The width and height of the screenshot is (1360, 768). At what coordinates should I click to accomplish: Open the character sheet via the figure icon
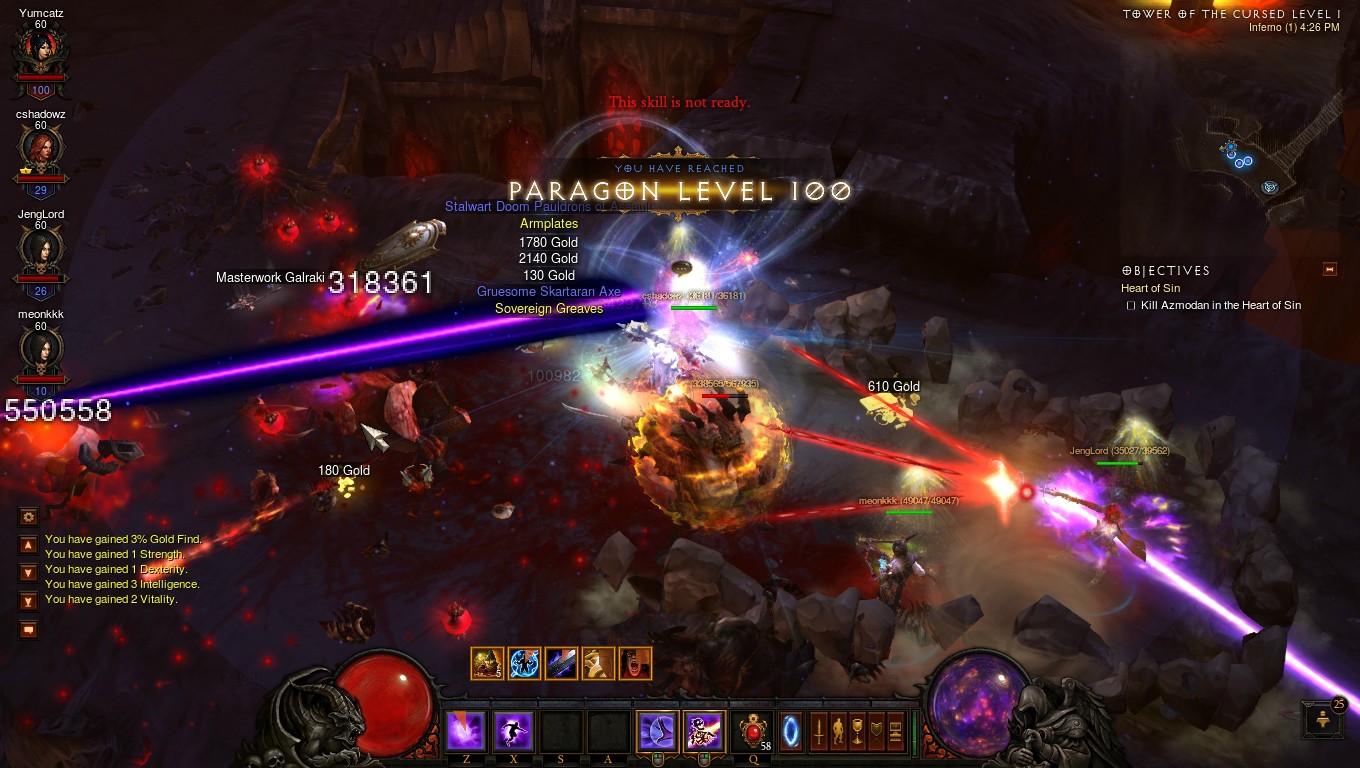[838, 731]
